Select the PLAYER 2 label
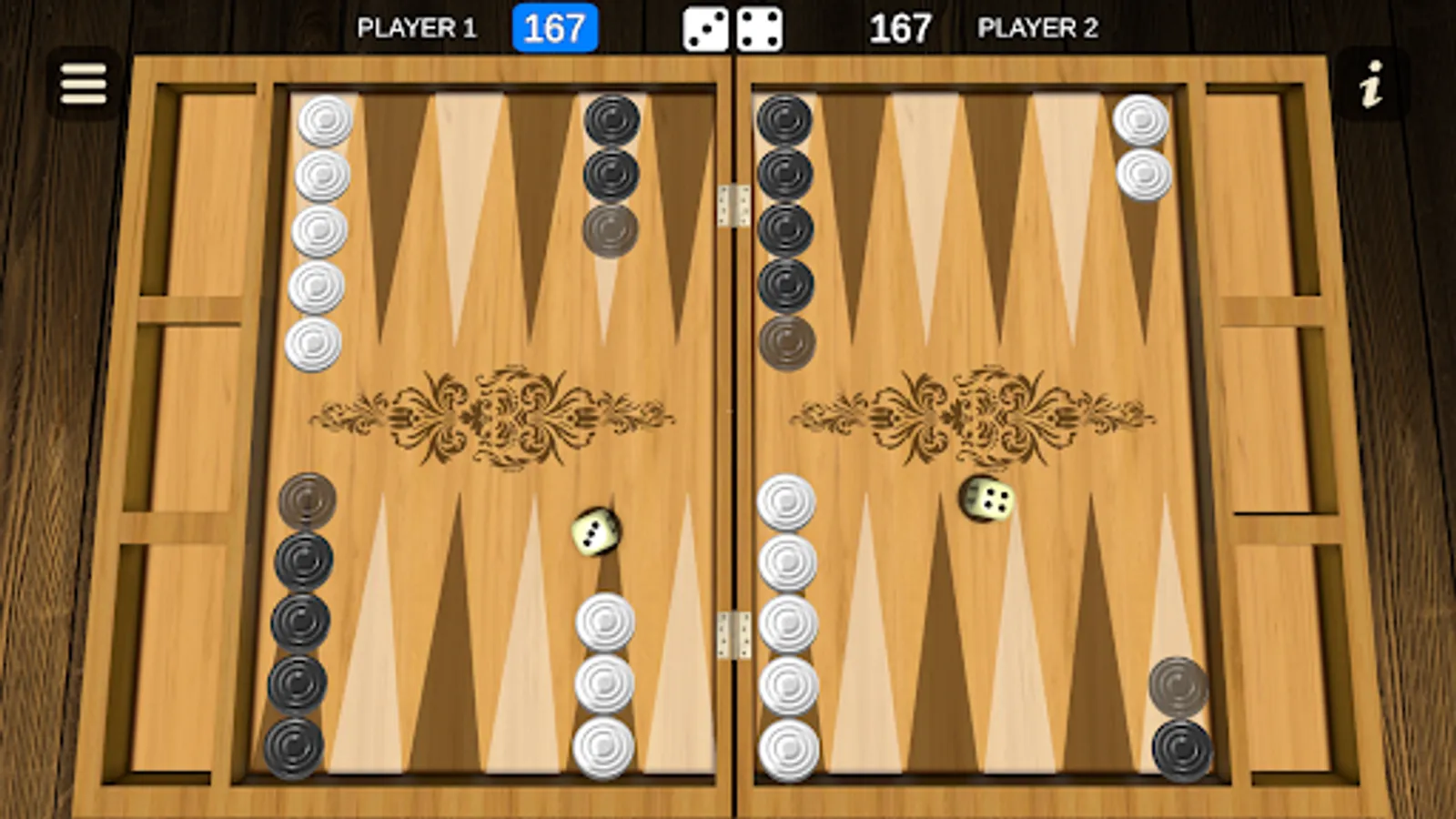 (1037, 25)
